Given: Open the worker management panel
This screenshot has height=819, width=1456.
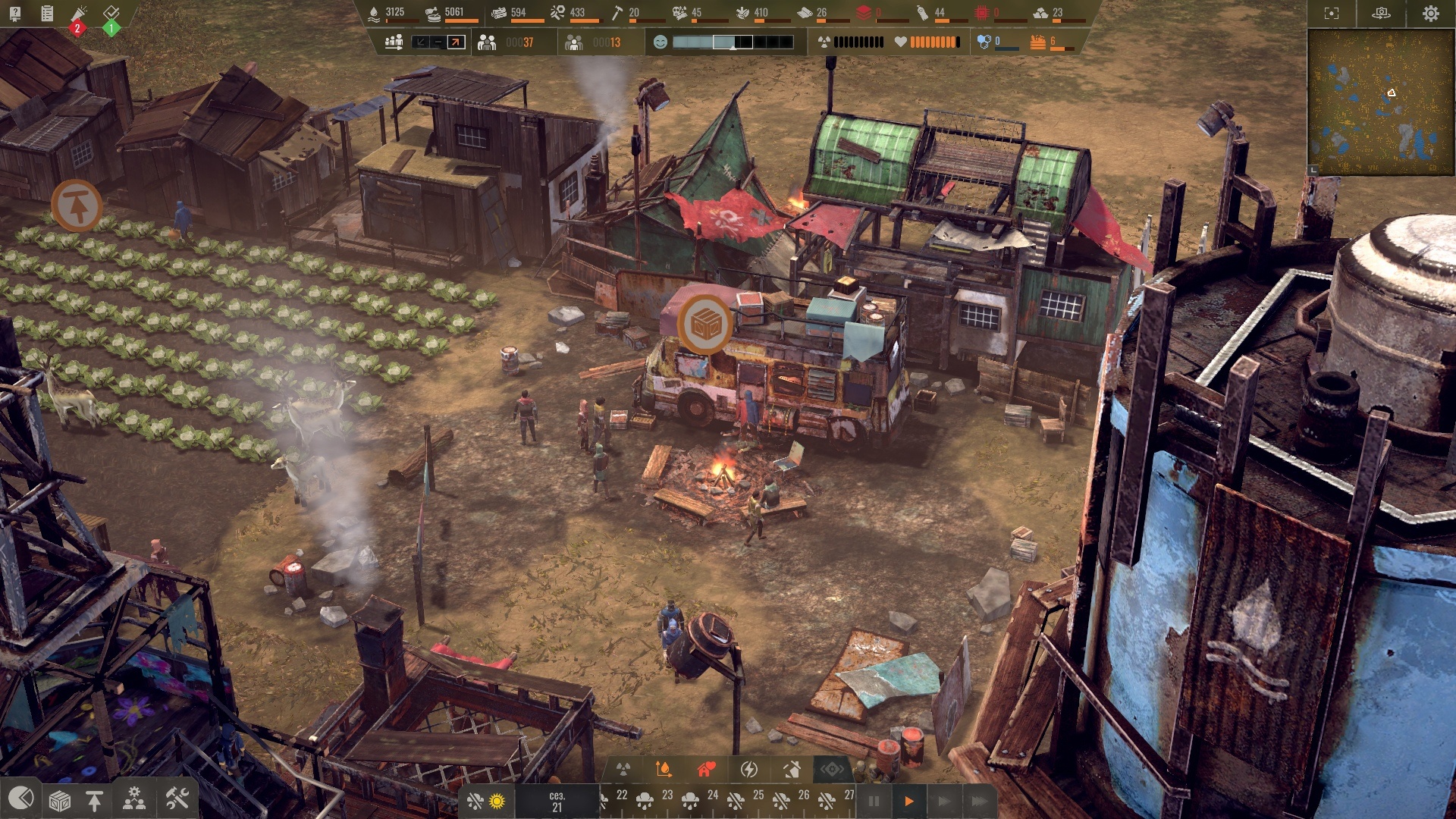Looking at the screenshot, I should 134,799.
